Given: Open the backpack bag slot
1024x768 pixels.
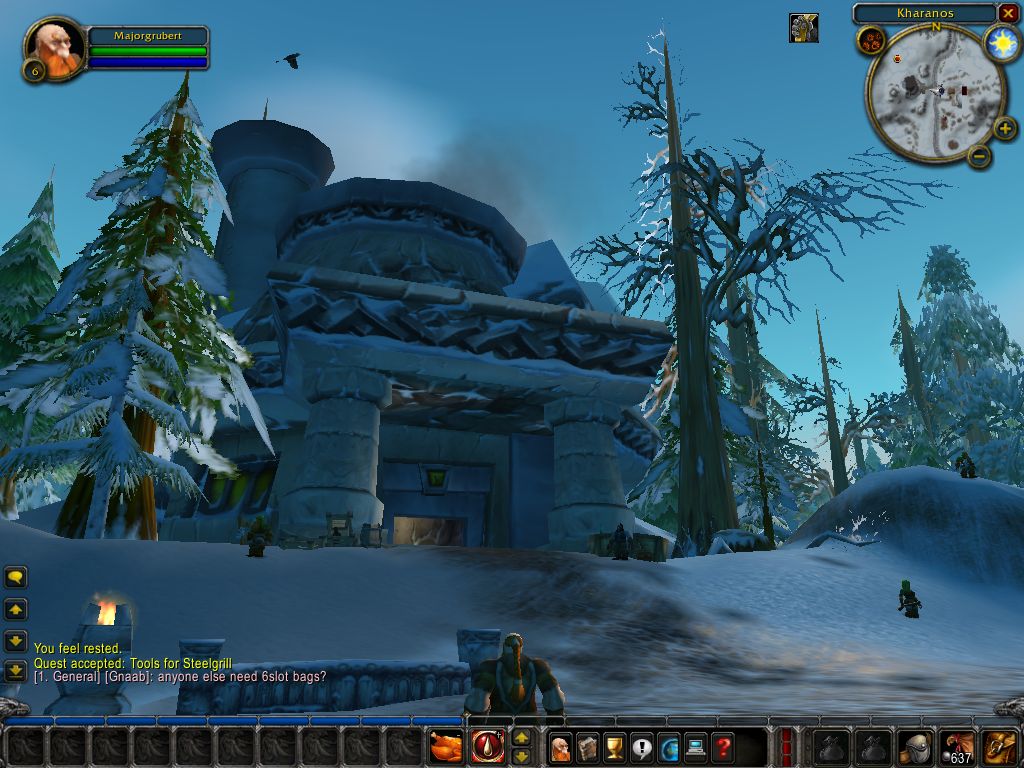Looking at the screenshot, I should pyautogui.click(x=1000, y=746).
